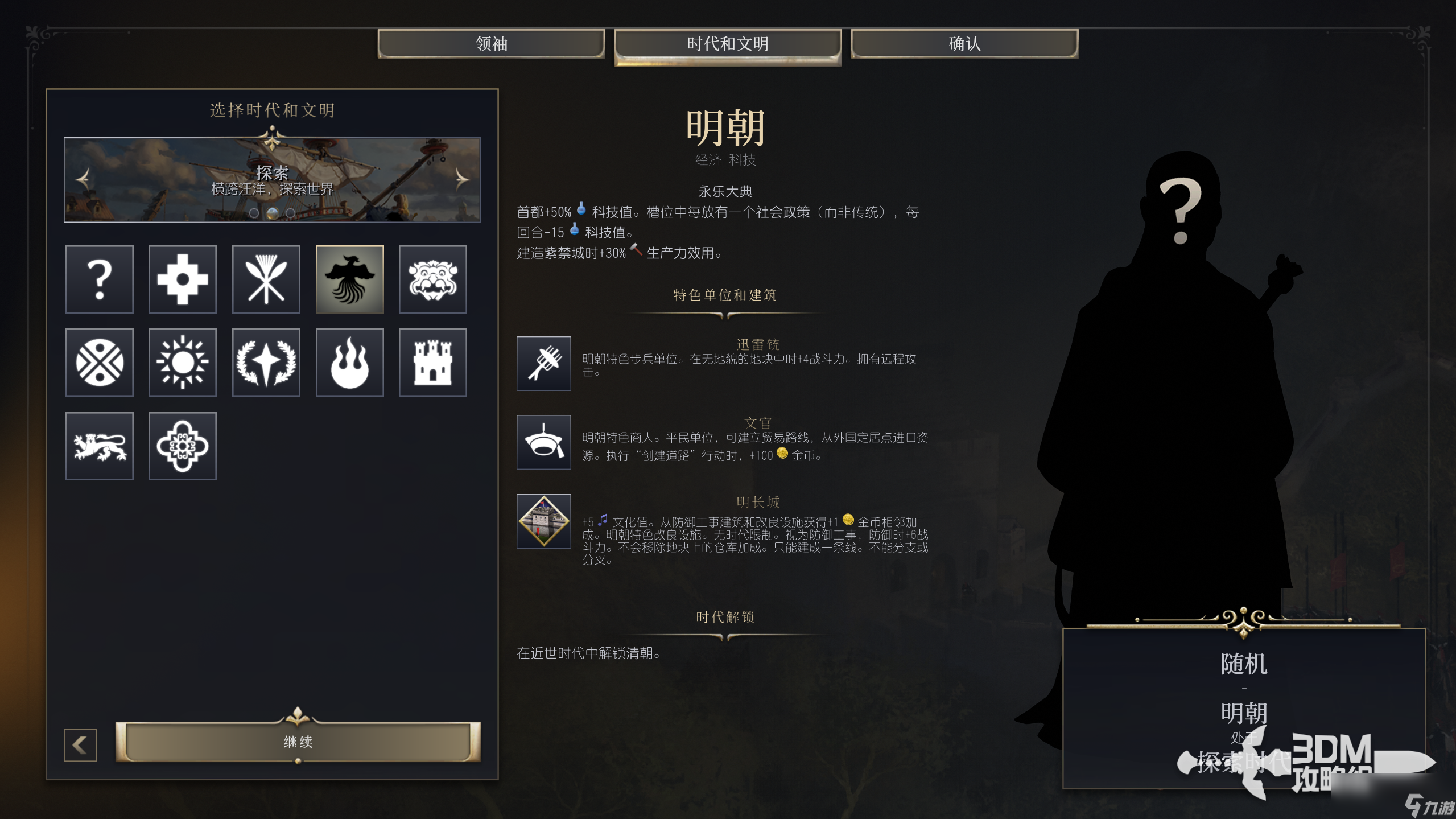This screenshot has height=819, width=1456.
Task: Choose the stepped cross civilization icon
Action: point(183,279)
